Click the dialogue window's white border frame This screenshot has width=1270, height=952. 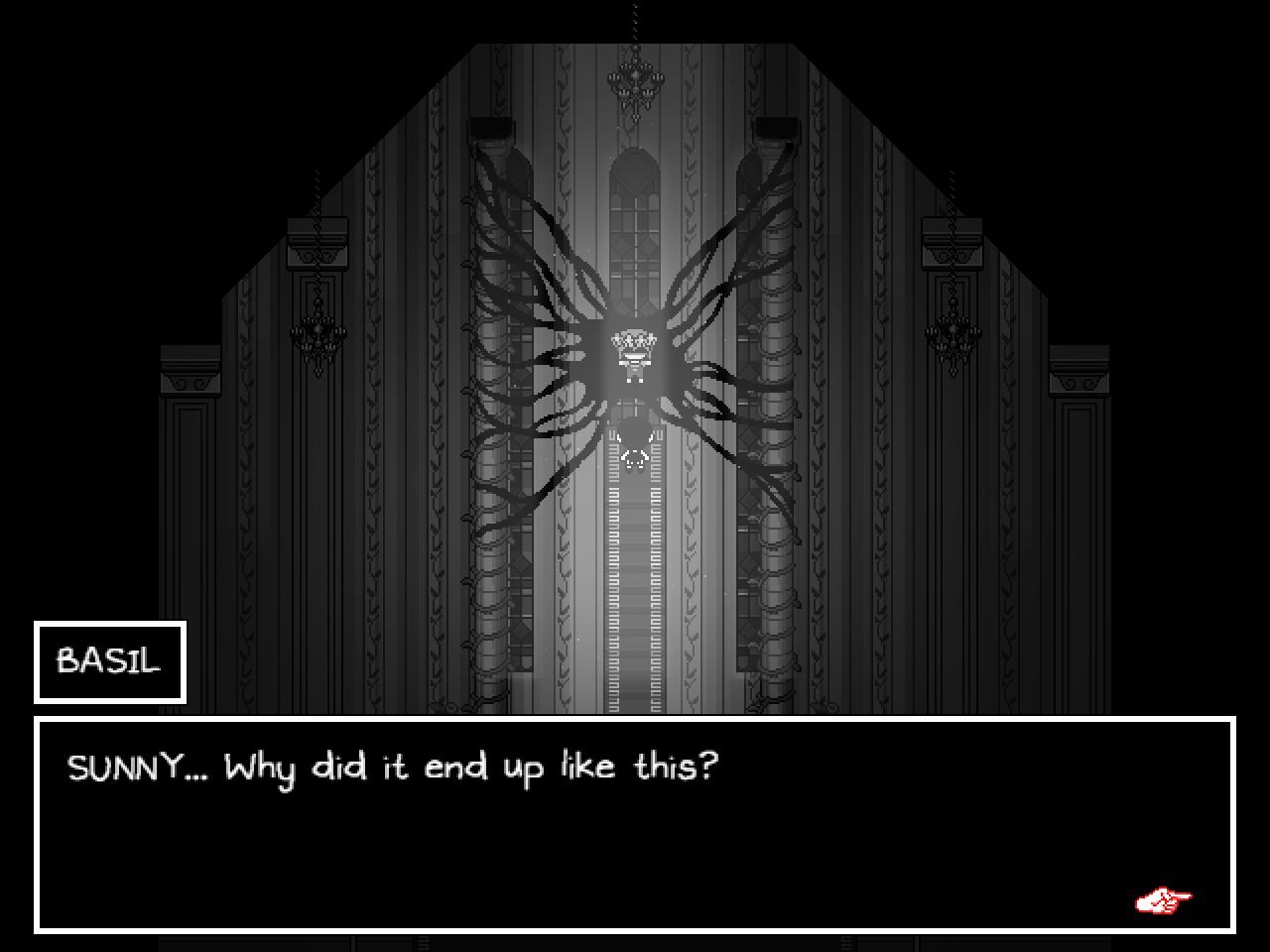click(635, 718)
